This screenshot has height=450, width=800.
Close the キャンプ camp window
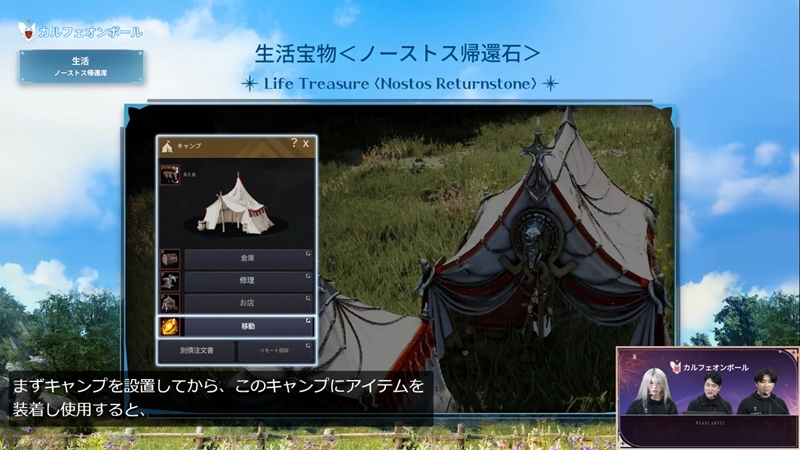(306, 144)
